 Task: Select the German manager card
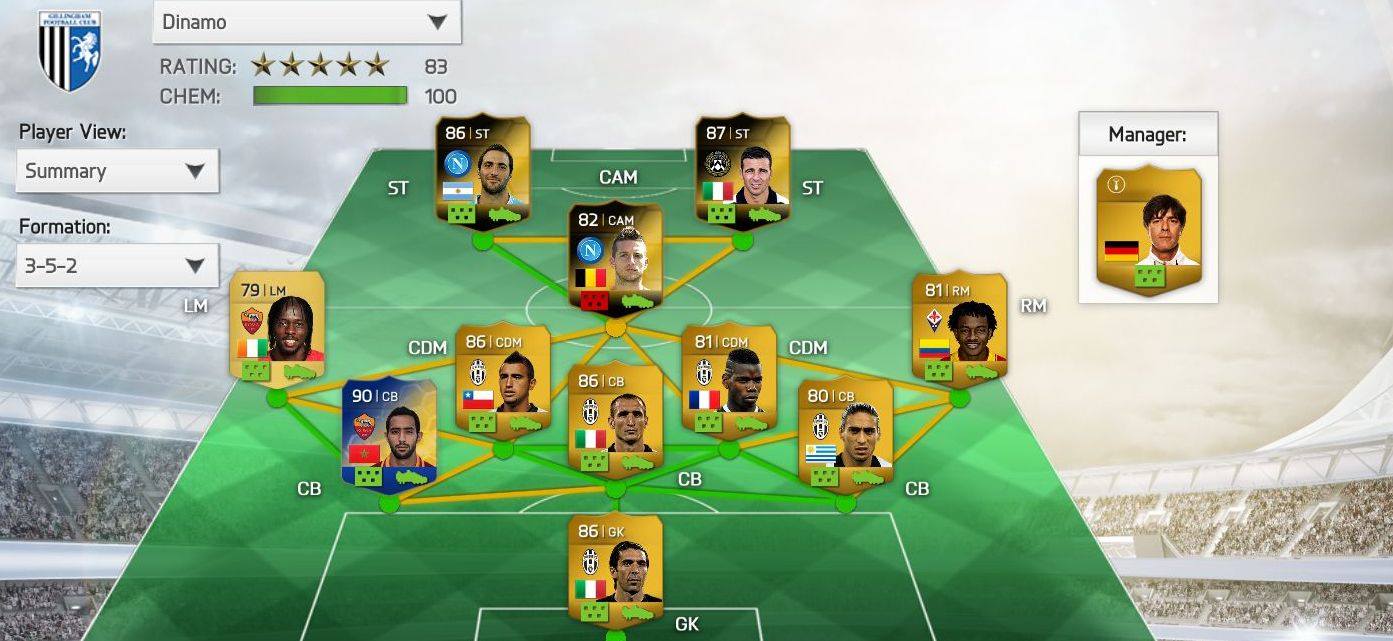point(1148,230)
